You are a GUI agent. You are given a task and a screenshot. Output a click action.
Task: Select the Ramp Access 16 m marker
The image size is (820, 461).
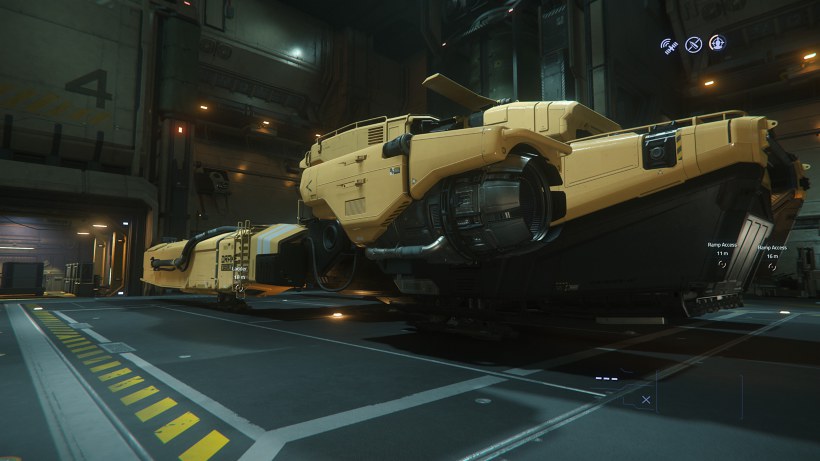tap(771, 266)
